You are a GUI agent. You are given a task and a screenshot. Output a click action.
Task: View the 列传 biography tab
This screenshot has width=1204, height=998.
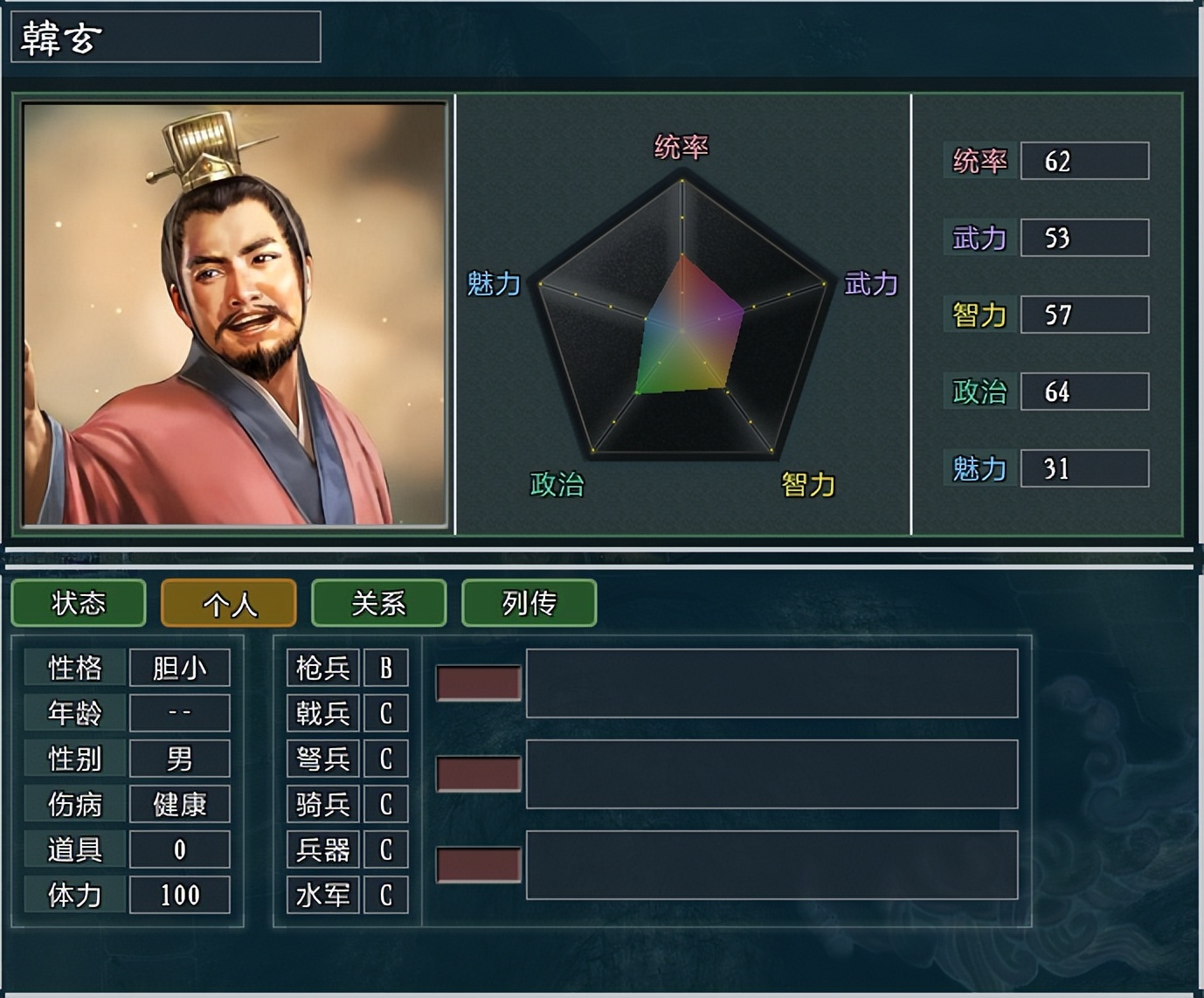[529, 603]
